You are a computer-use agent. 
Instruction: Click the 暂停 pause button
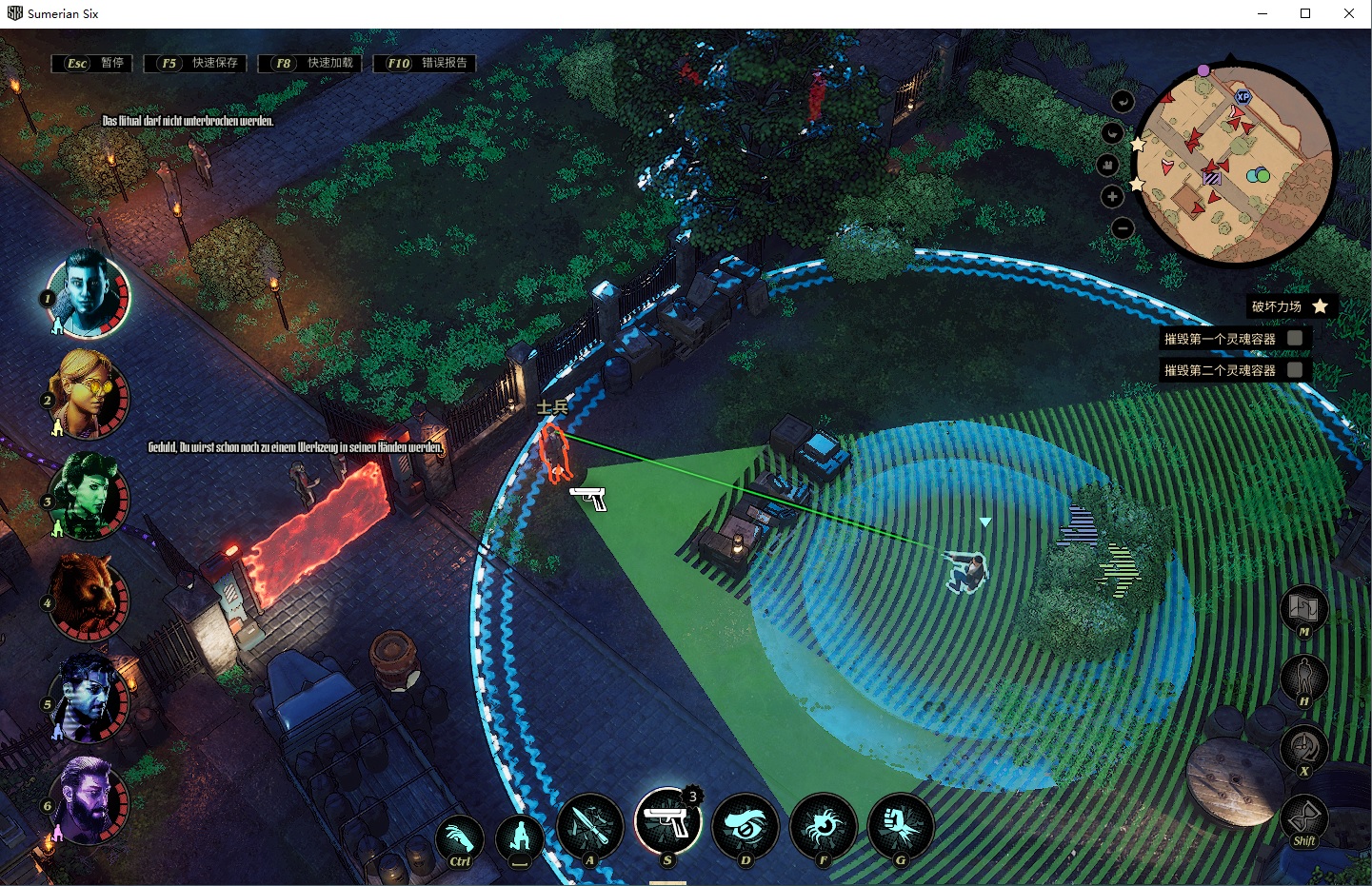(92, 63)
